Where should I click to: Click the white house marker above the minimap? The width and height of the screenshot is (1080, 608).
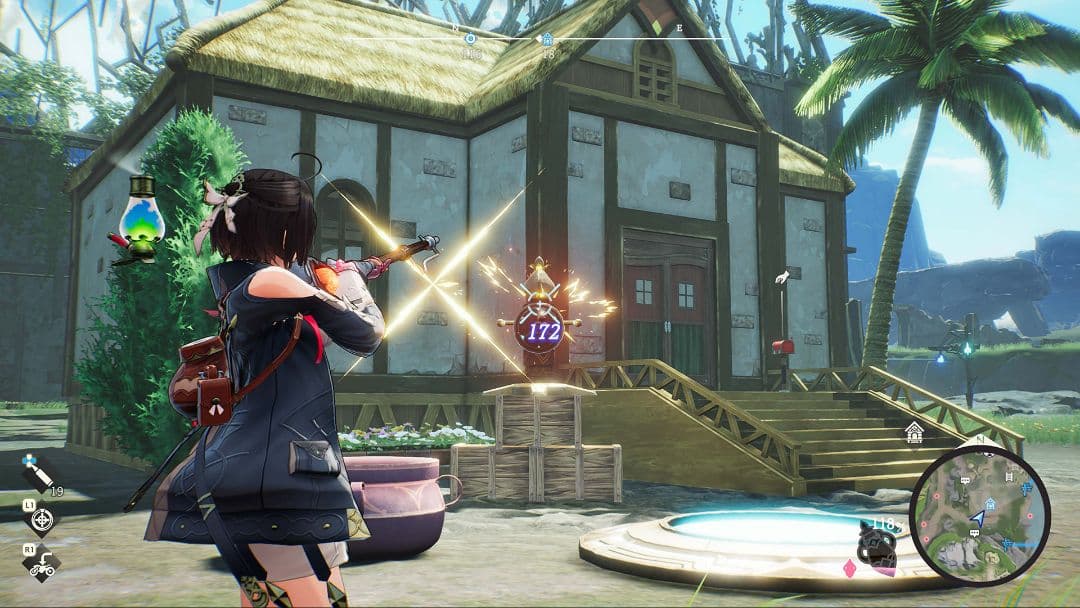[914, 432]
